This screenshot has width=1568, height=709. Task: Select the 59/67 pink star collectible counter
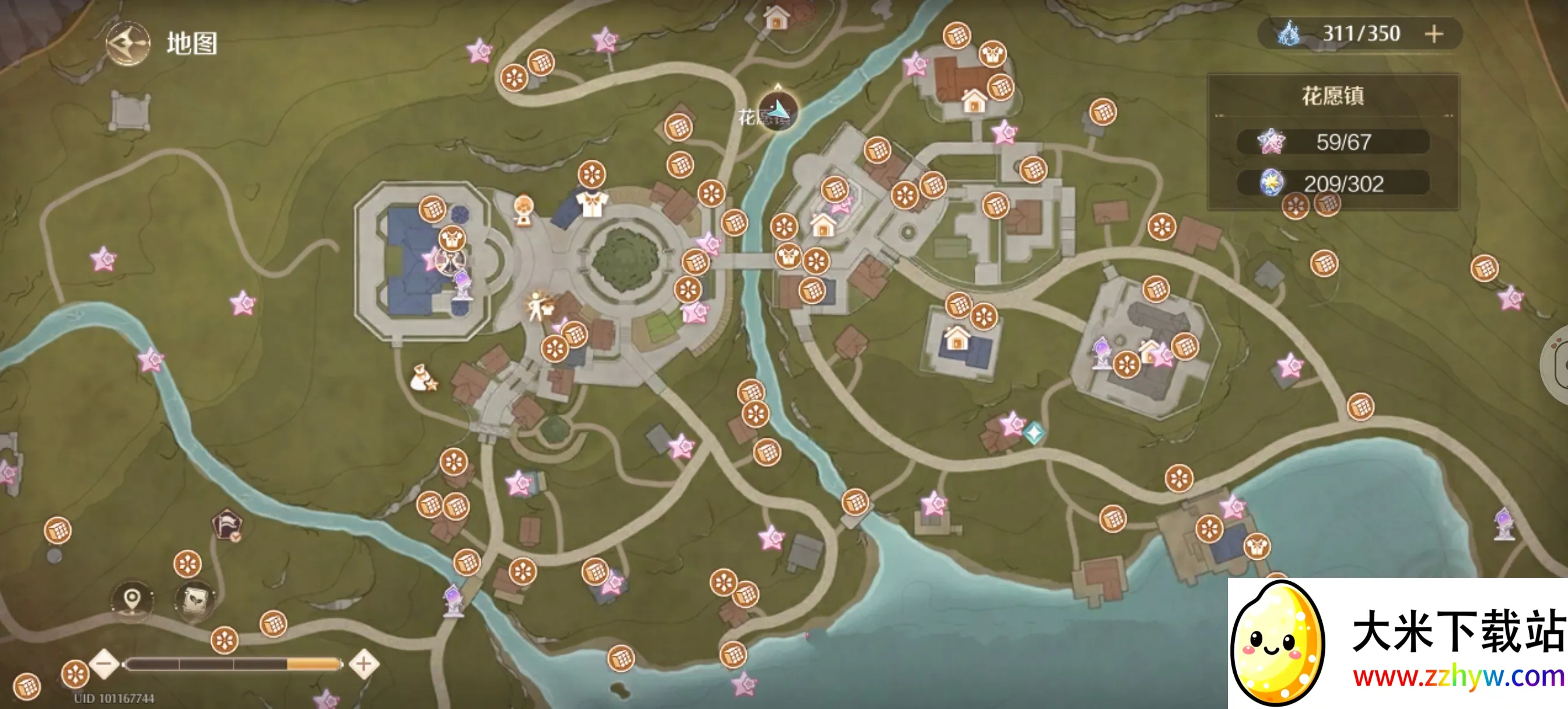[1332, 142]
